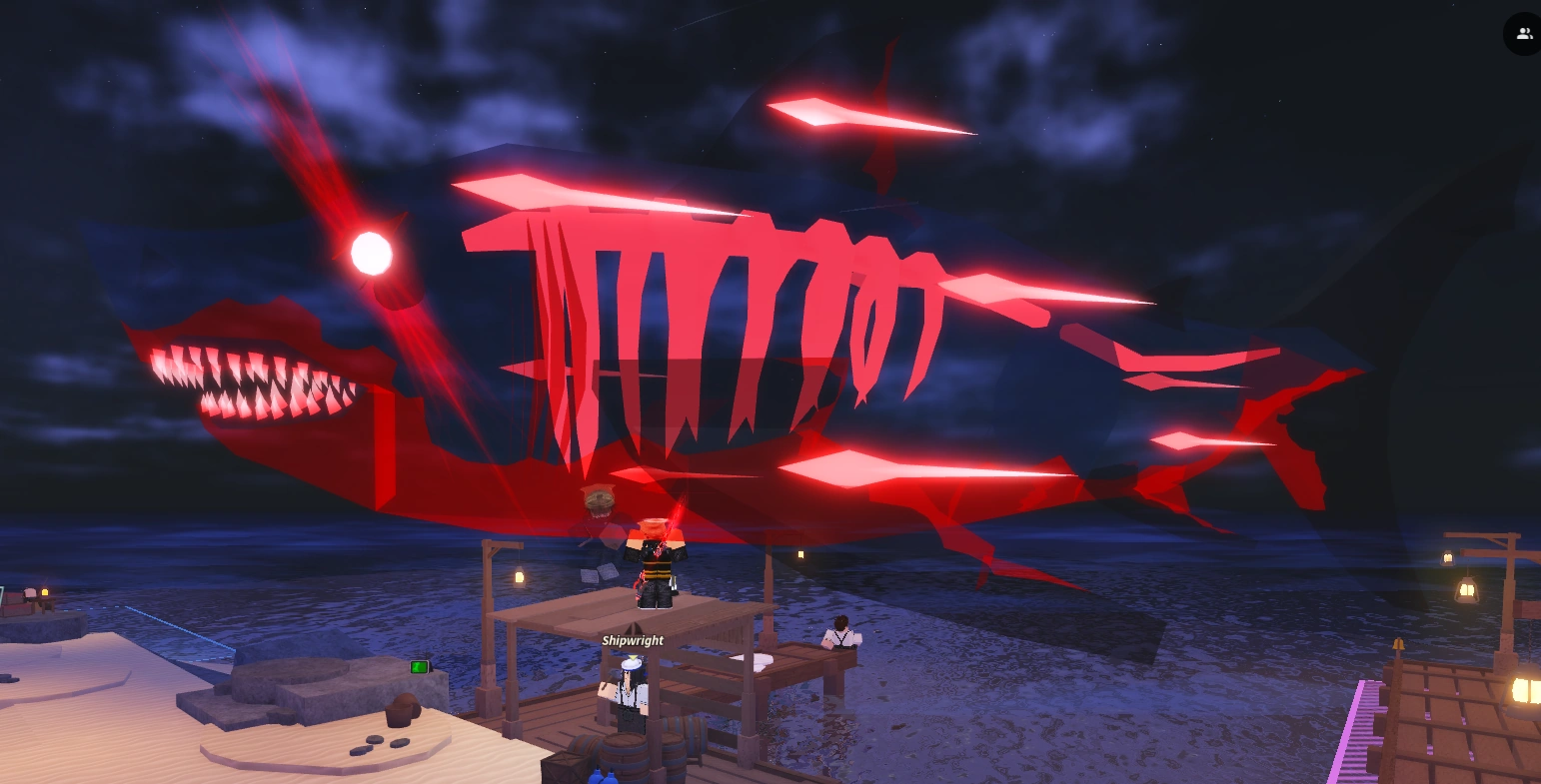This screenshot has height=784, width=1541.
Task: Expand the Shipwright nameplate label
Action: point(633,639)
